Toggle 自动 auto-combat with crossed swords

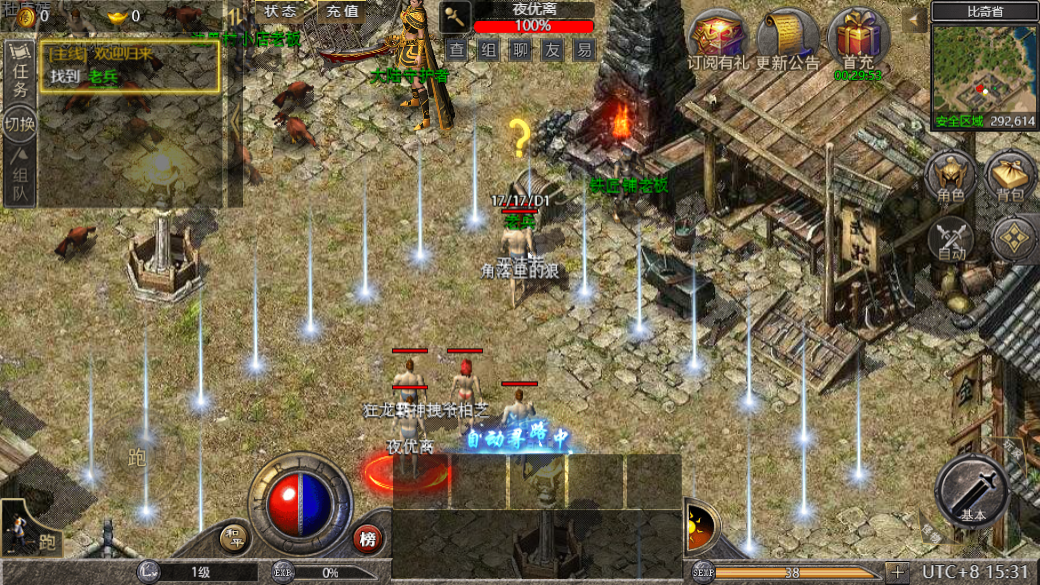click(x=951, y=240)
